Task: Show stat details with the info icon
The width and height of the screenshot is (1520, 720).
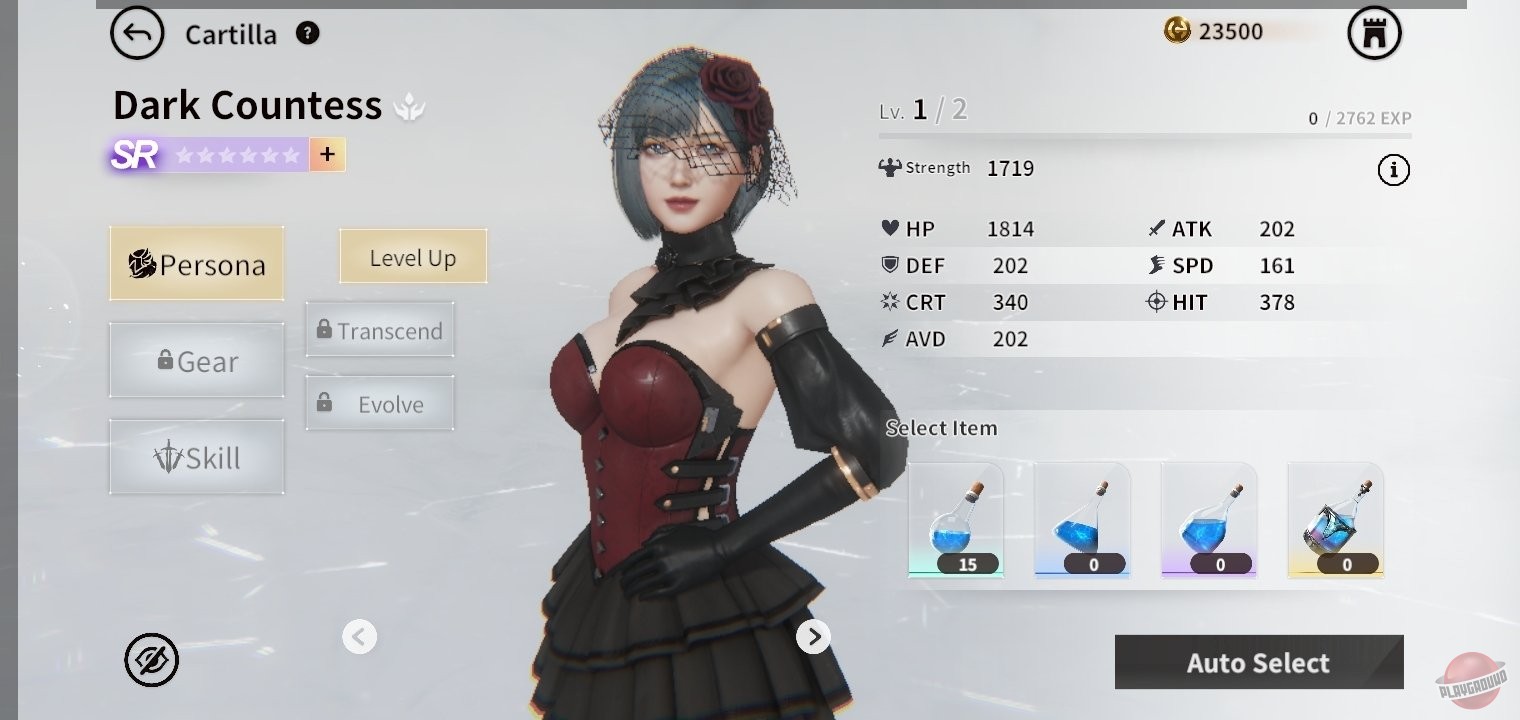Action: click(x=1393, y=171)
